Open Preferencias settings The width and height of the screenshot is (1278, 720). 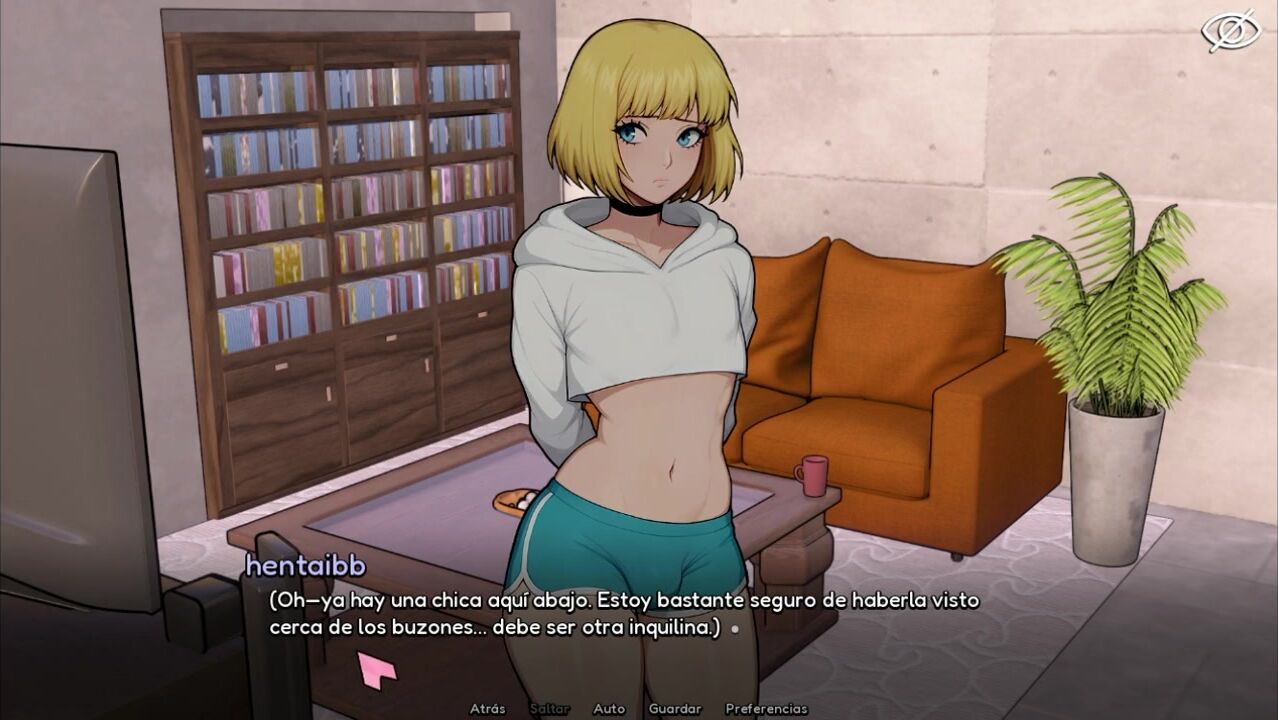[x=766, y=709]
